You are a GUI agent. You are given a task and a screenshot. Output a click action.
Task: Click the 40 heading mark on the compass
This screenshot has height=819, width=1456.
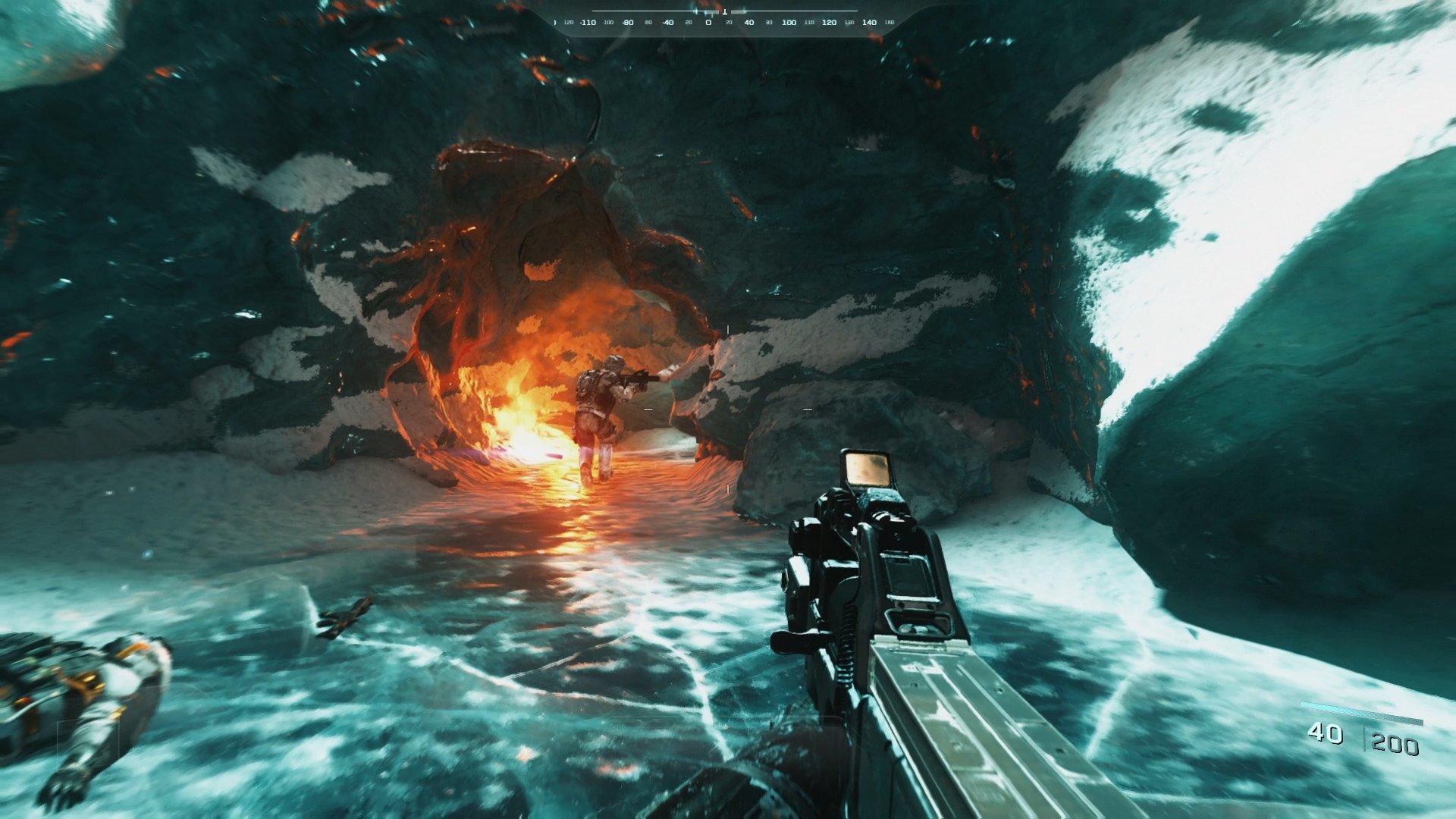click(750, 23)
